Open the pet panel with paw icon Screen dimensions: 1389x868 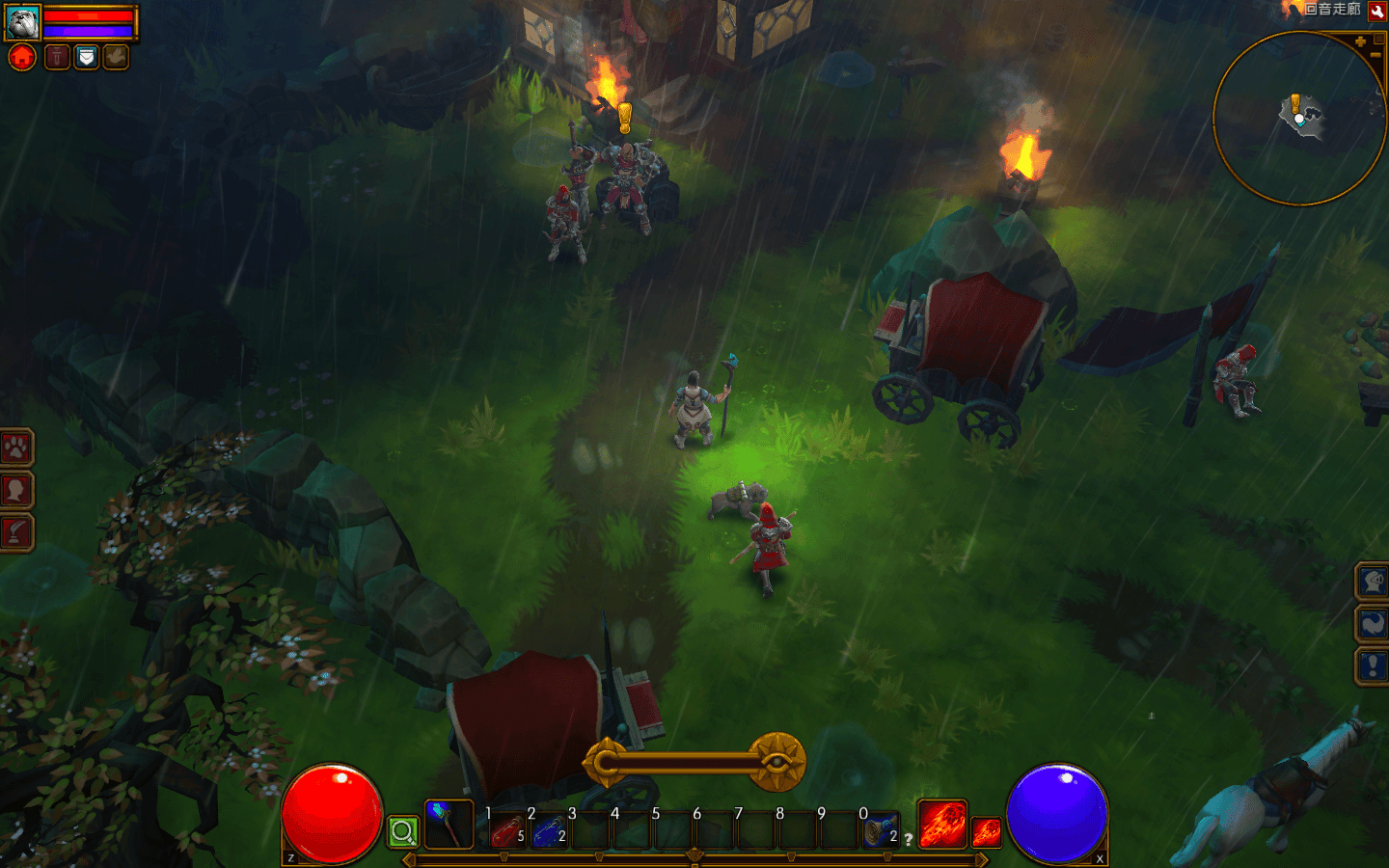(16, 448)
